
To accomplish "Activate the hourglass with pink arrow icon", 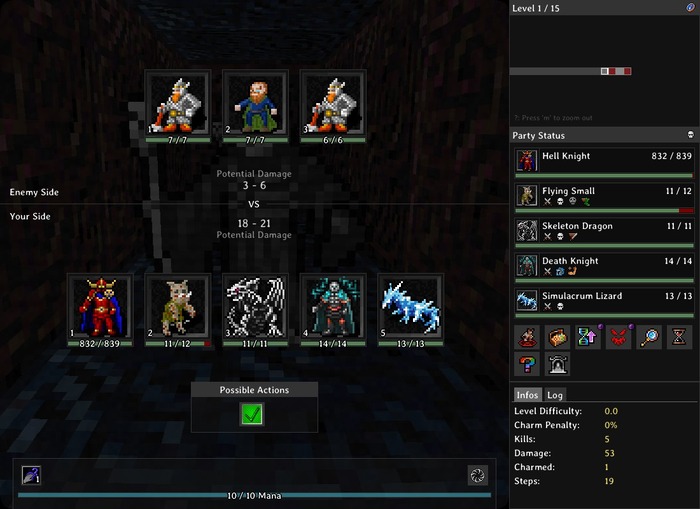I will [588, 337].
